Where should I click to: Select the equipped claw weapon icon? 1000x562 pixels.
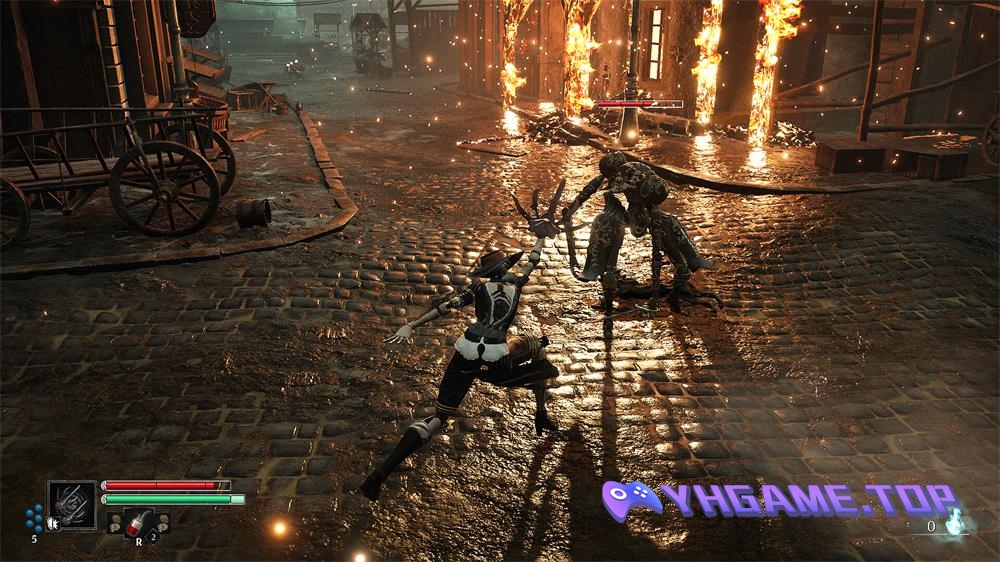pos(72,504)
